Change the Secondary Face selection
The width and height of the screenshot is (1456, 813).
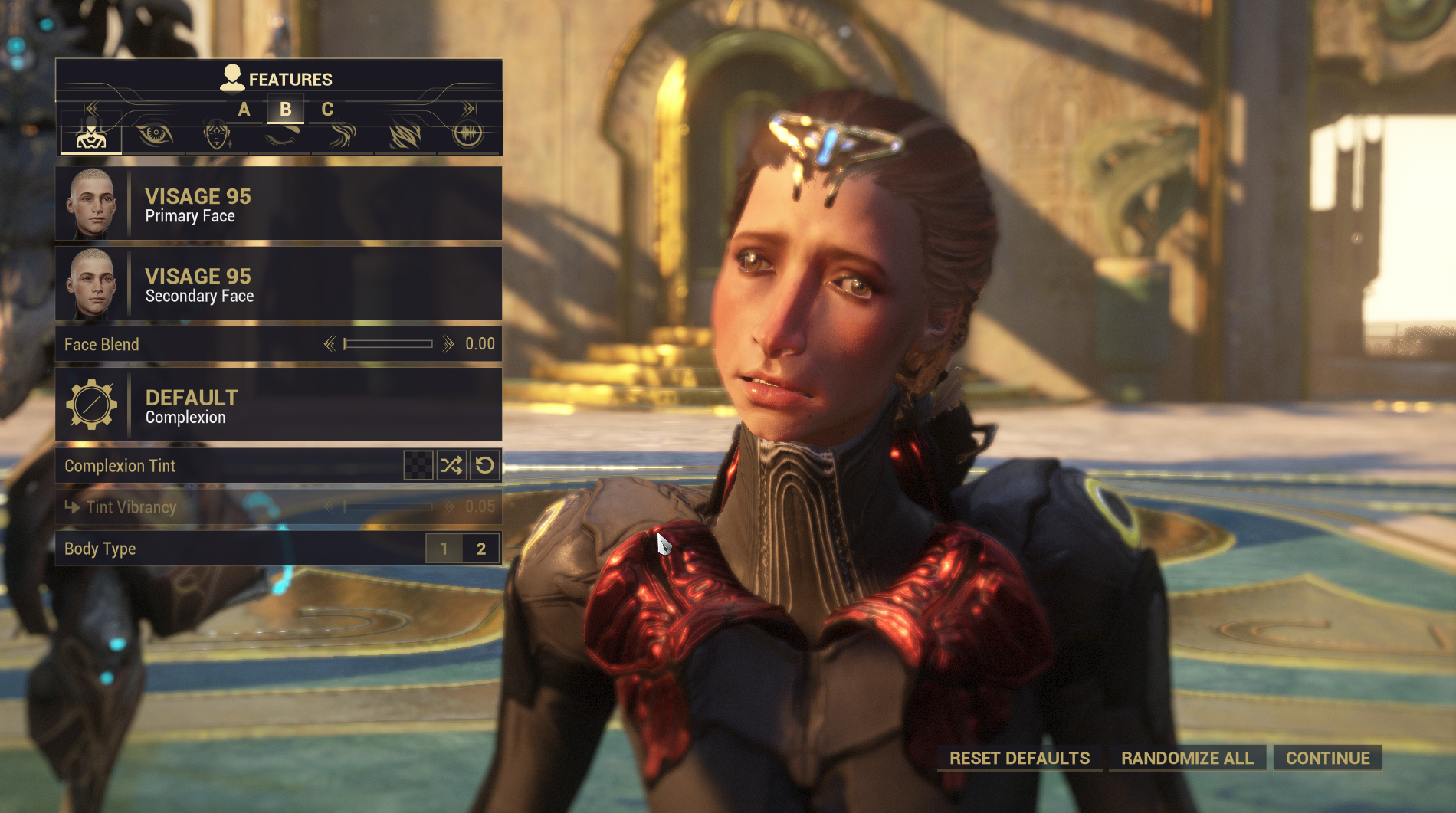(x=278, y=284)
